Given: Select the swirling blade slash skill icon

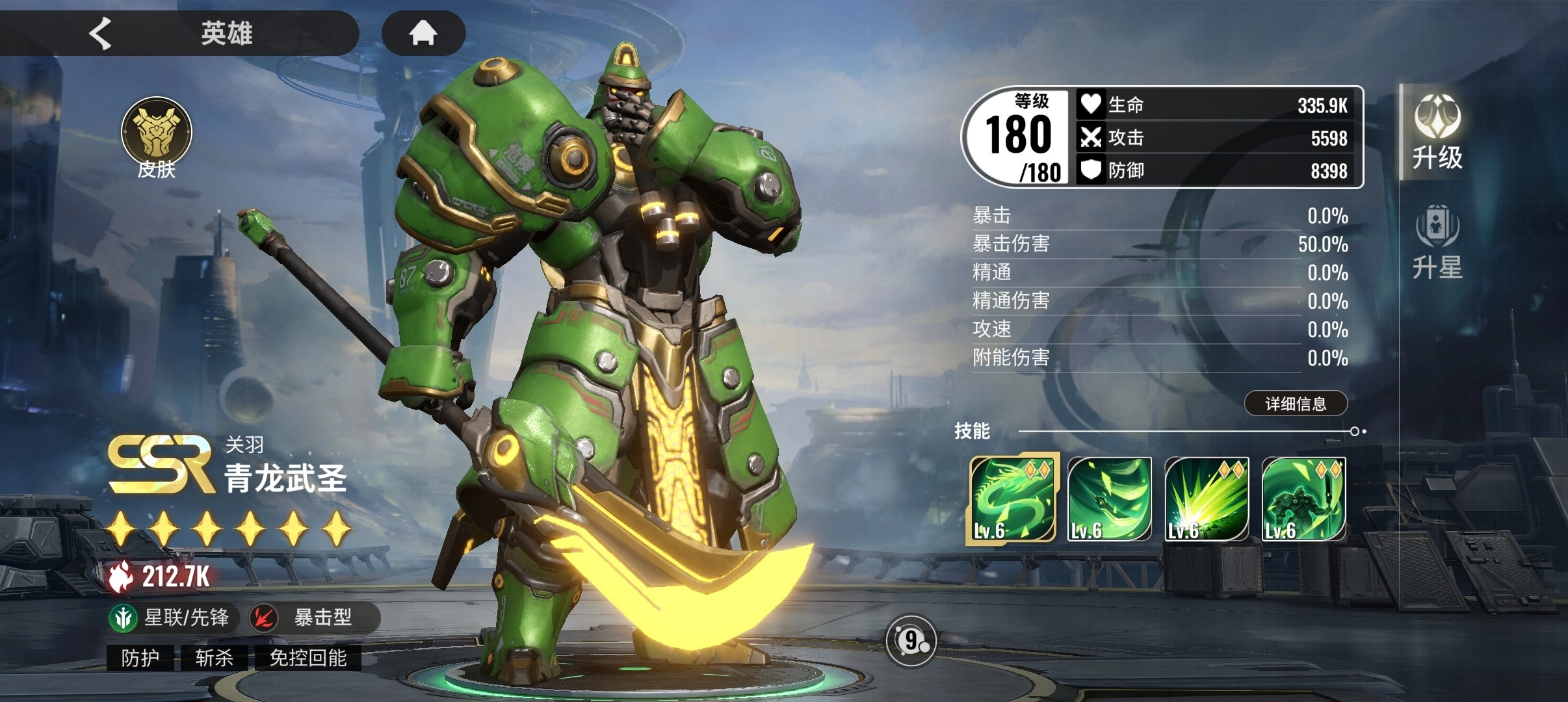Looking at the screenshot, I should click(1109, 499).
